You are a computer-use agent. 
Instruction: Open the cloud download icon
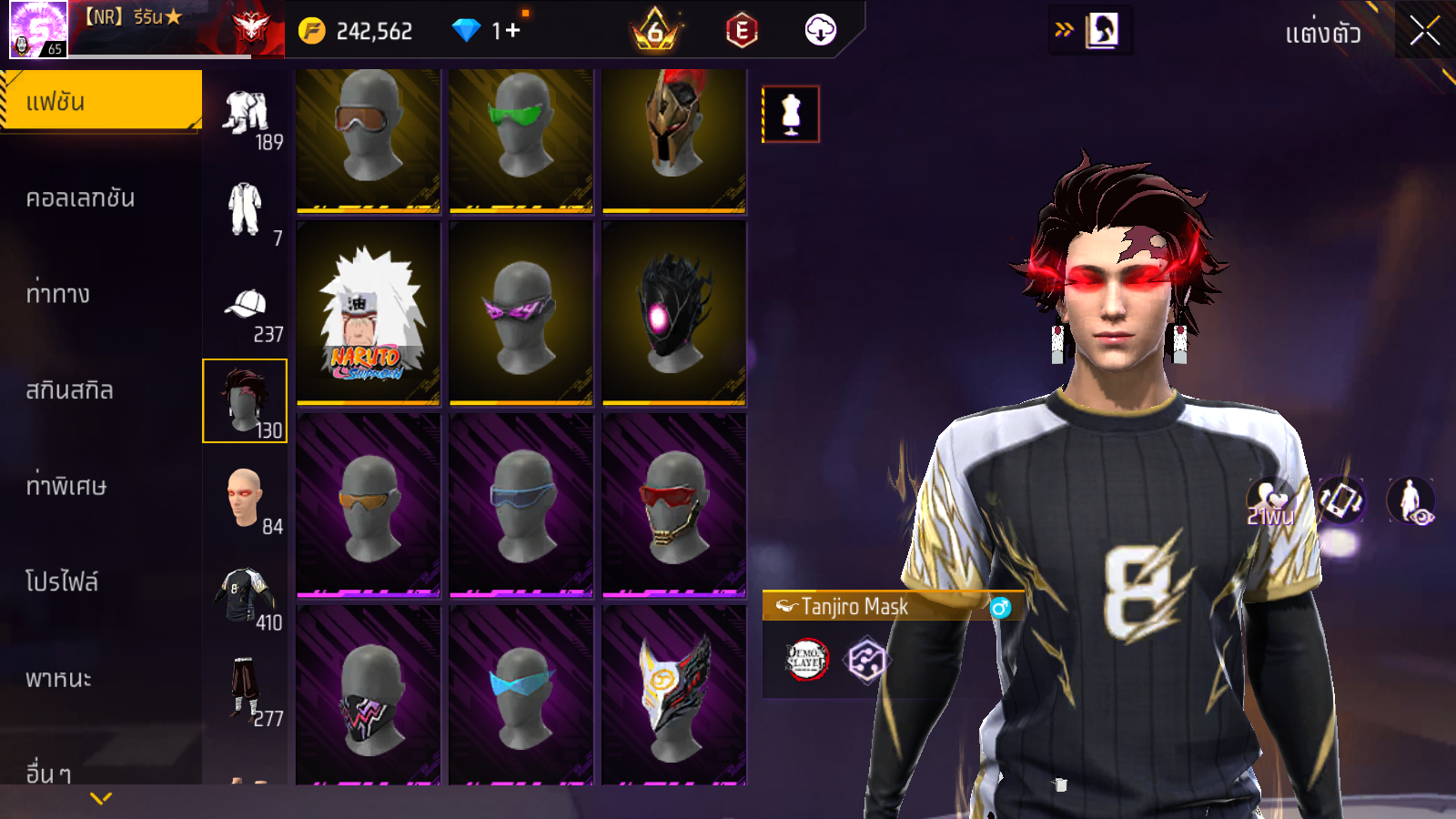[820, 31]
